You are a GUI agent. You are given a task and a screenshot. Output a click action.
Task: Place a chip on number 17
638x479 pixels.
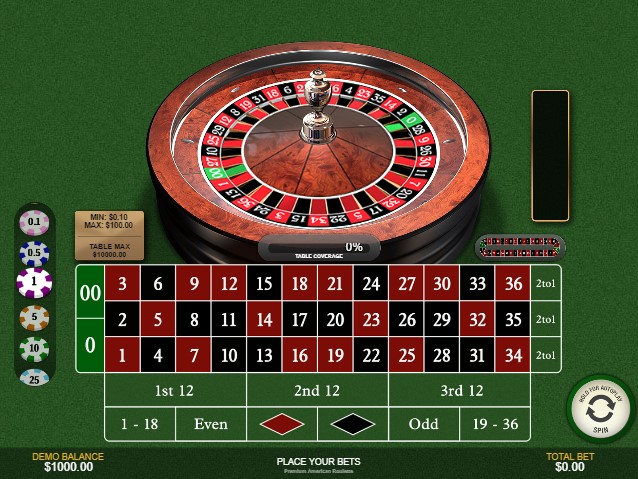[x=300, y=320]
